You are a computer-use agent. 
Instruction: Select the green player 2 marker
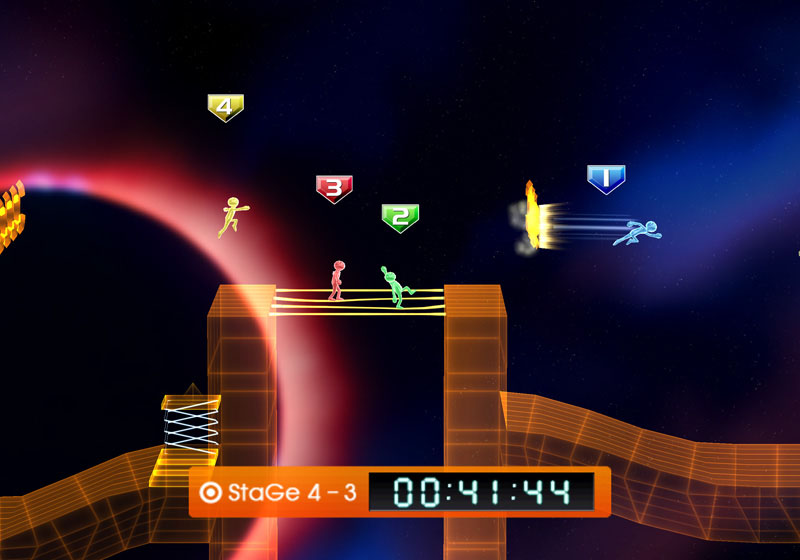pyautogui.click(x=400, y=217)
